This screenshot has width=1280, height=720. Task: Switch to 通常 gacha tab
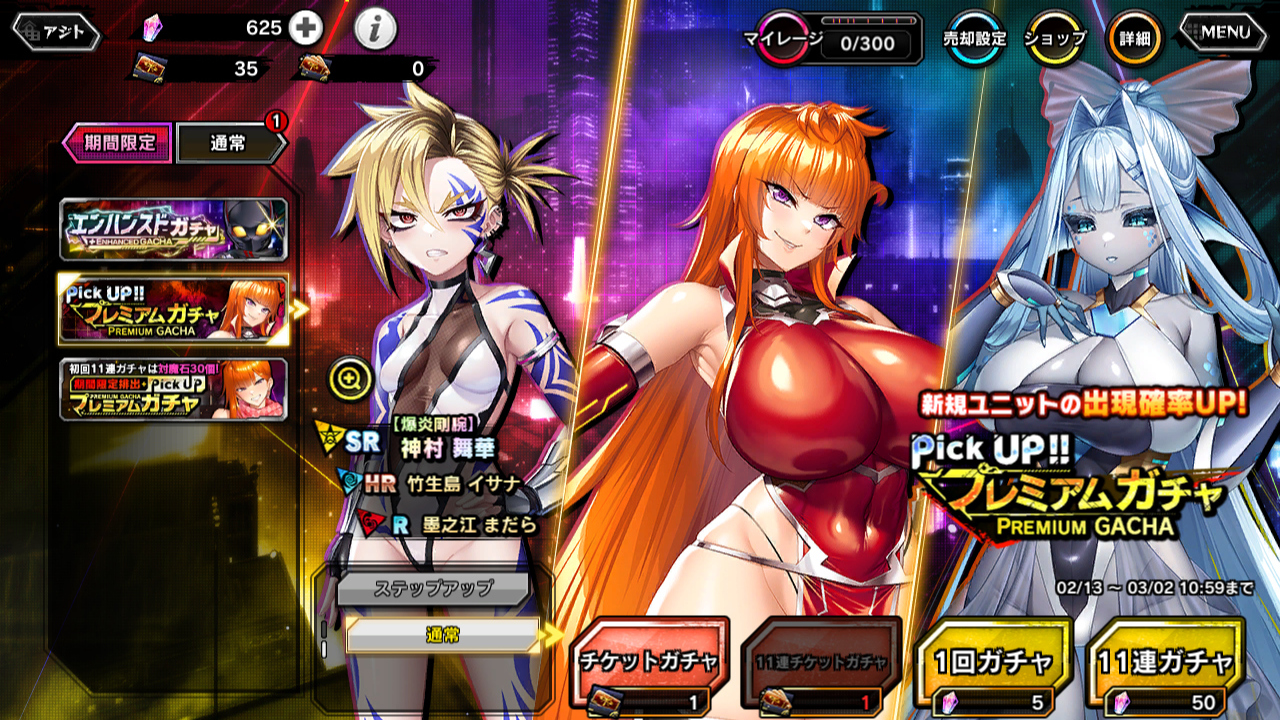[x=230, y=143]
